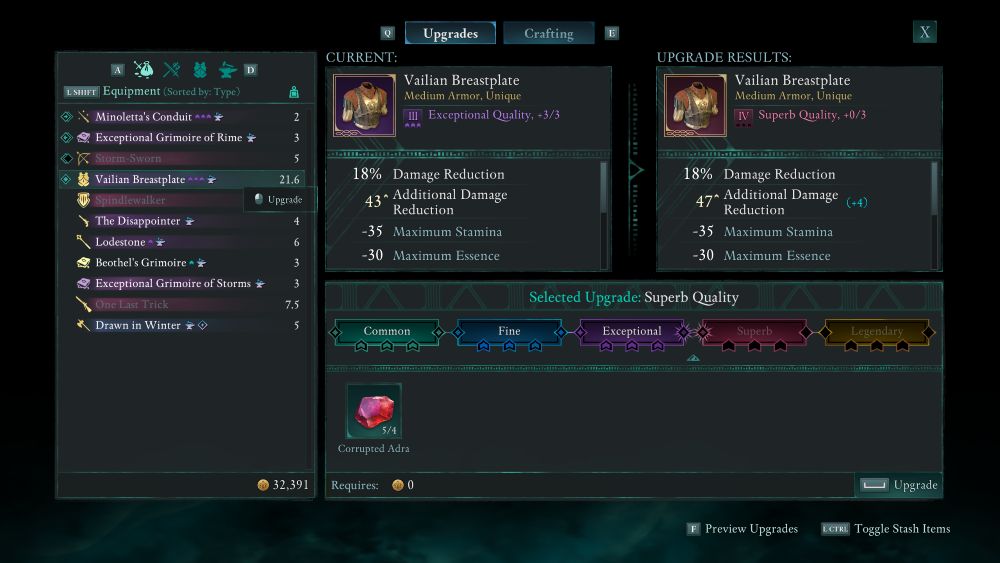
Task: Choose the armor category icon
Action: tap(200, 69)
